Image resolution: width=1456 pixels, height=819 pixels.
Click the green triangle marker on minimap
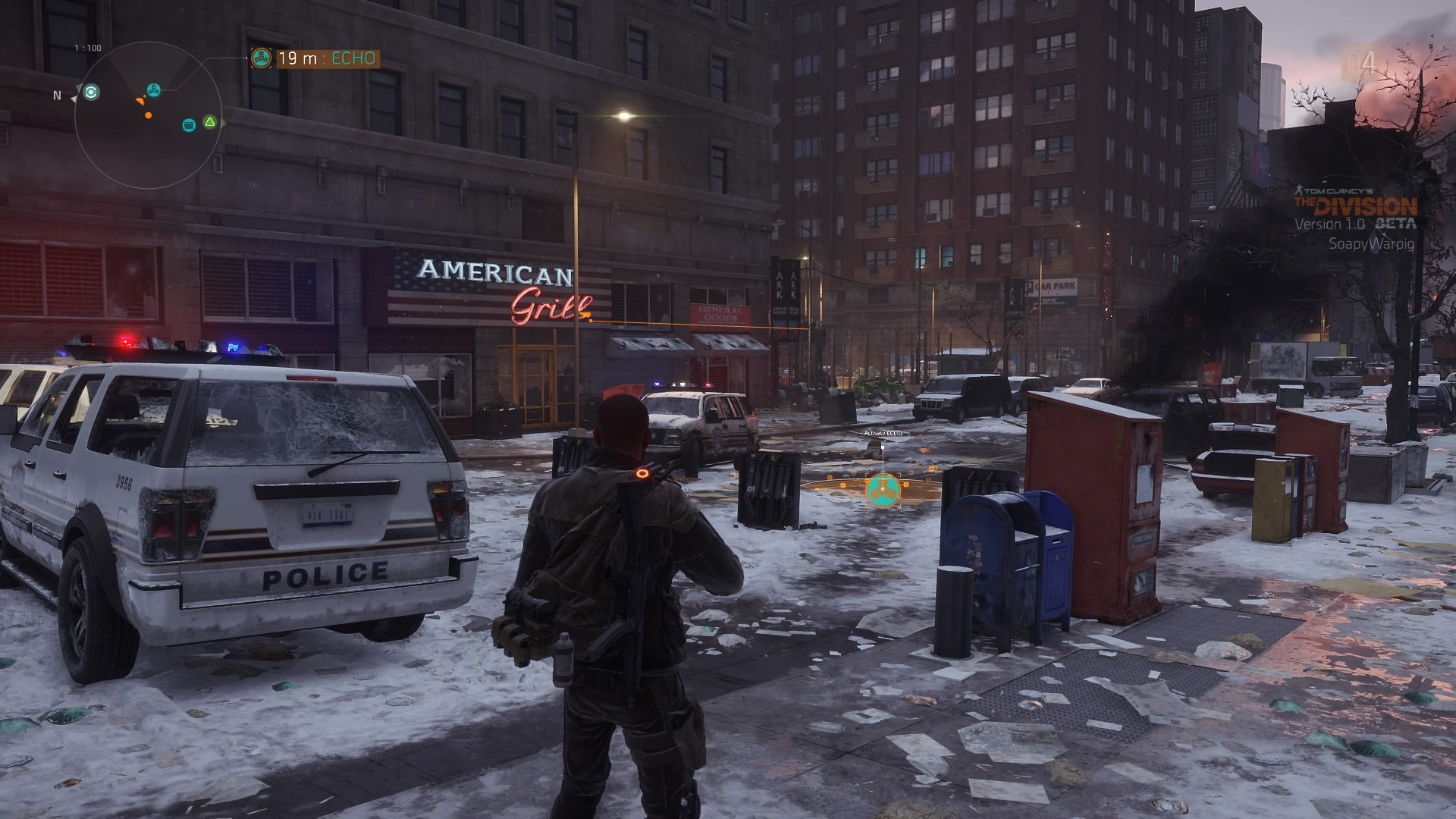click(x=211, y=122)
